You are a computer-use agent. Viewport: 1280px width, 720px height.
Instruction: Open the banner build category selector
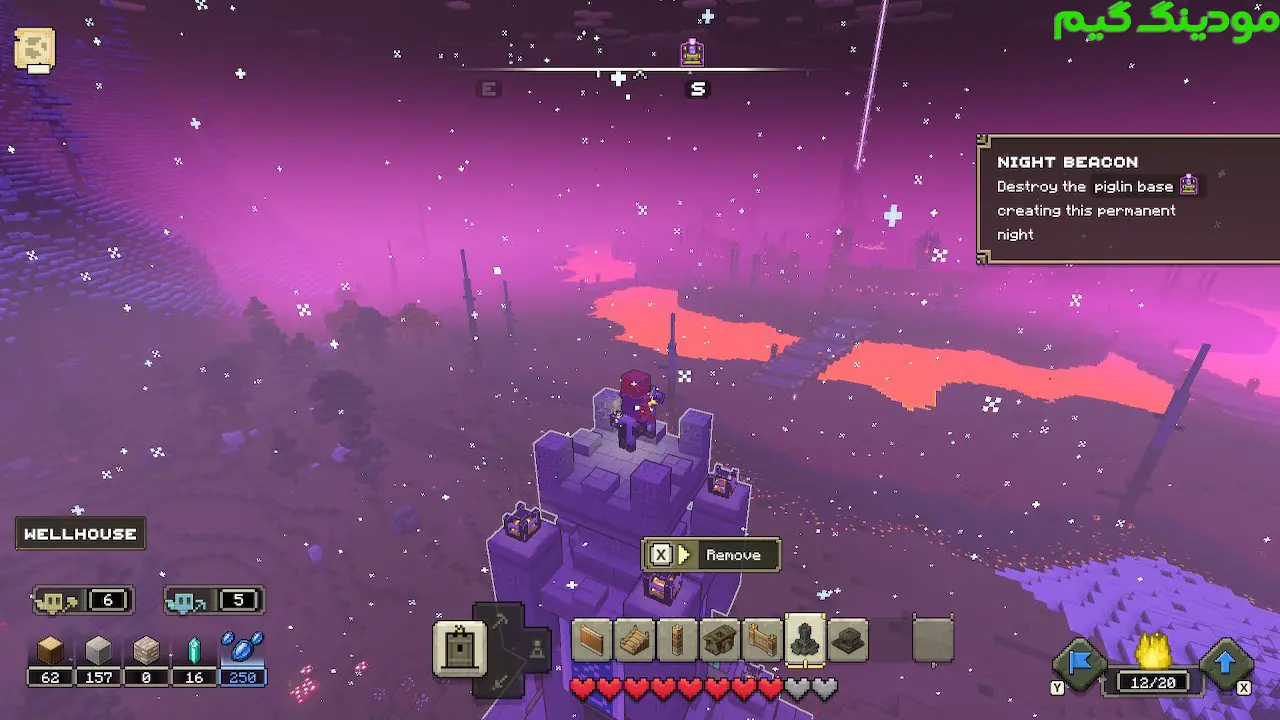(x=459, y=647)
